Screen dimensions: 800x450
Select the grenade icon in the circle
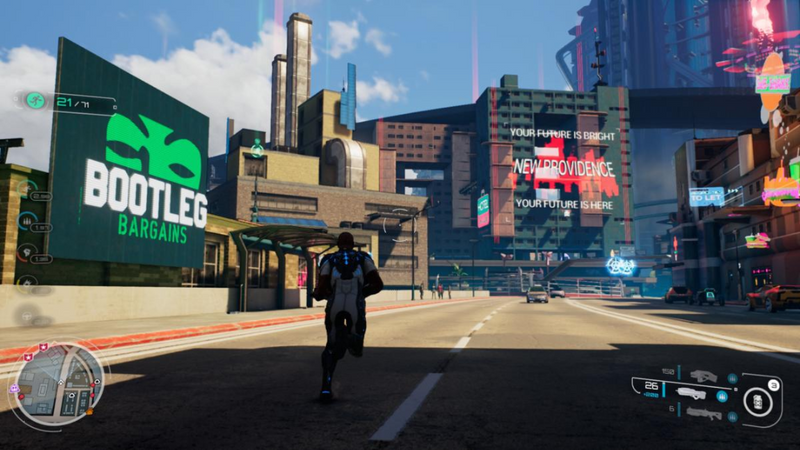tap(757, 402)
